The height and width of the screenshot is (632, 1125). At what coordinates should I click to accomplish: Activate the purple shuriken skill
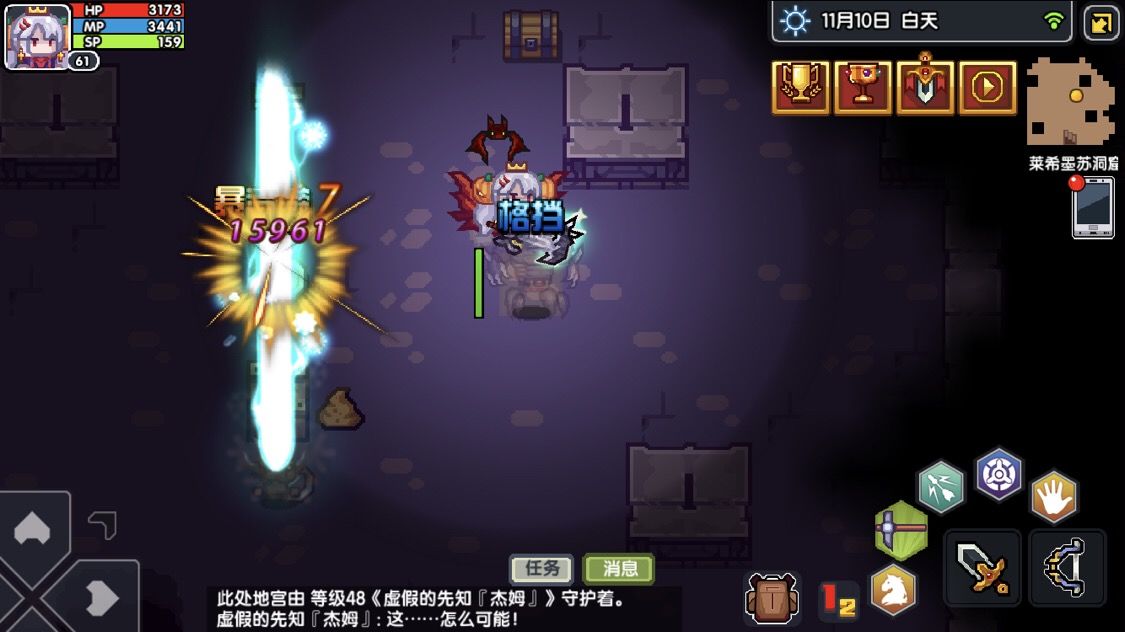[x=998, y=473]
